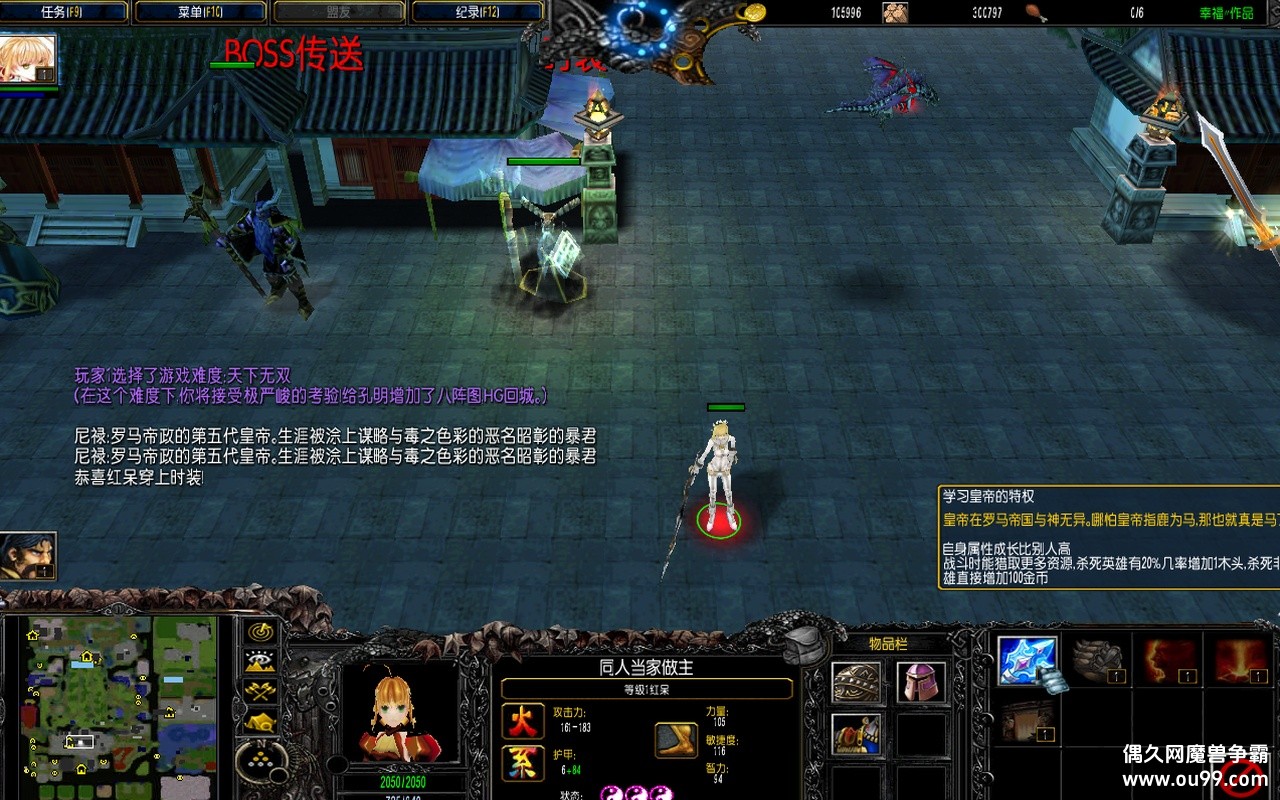Screen dimensions: 1280x800
Task: Toggle the creep camp display button
Action: (x=261, y=720)
